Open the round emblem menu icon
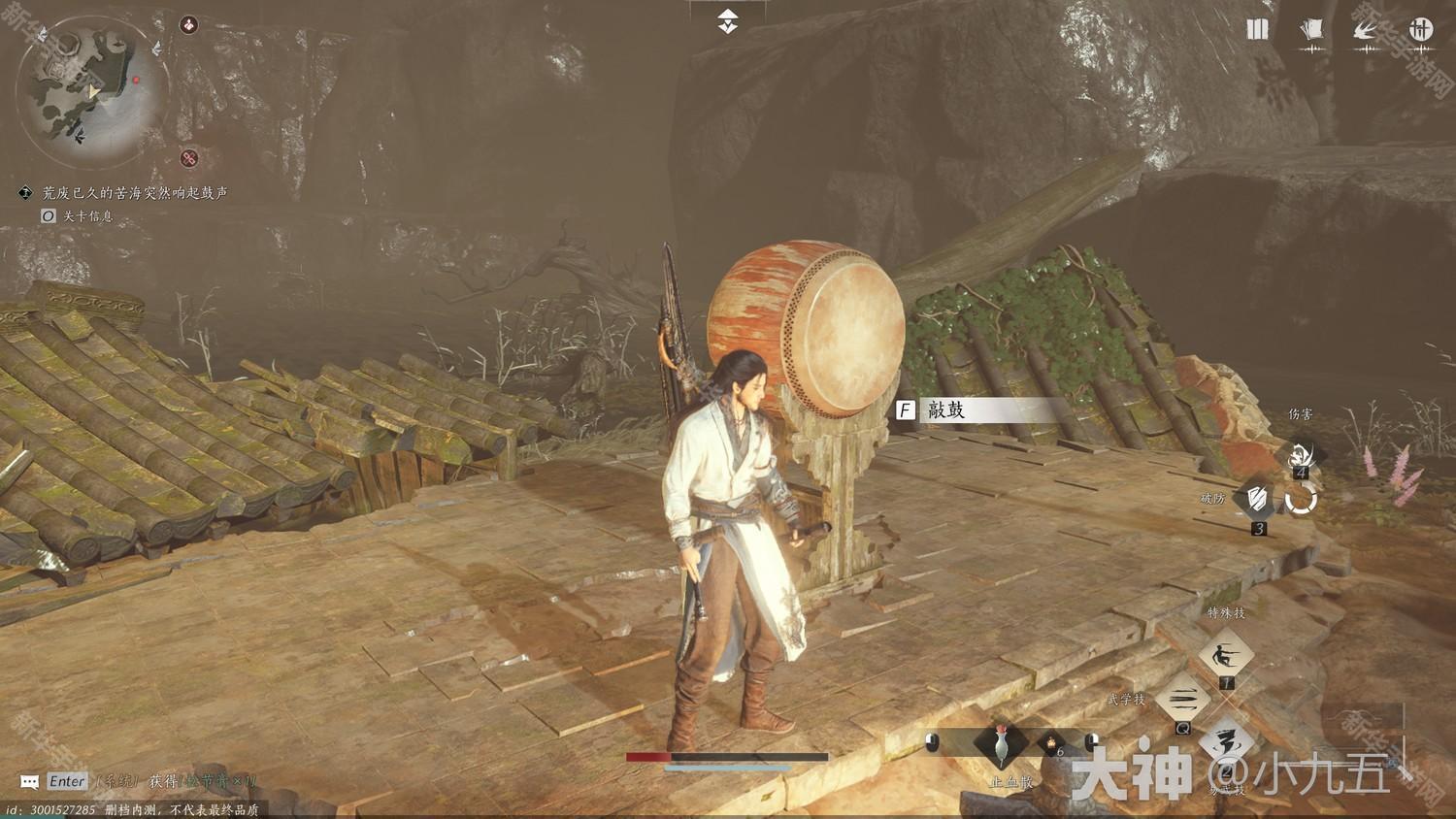Viewport: 1456px width, 819px height. 1420,30
